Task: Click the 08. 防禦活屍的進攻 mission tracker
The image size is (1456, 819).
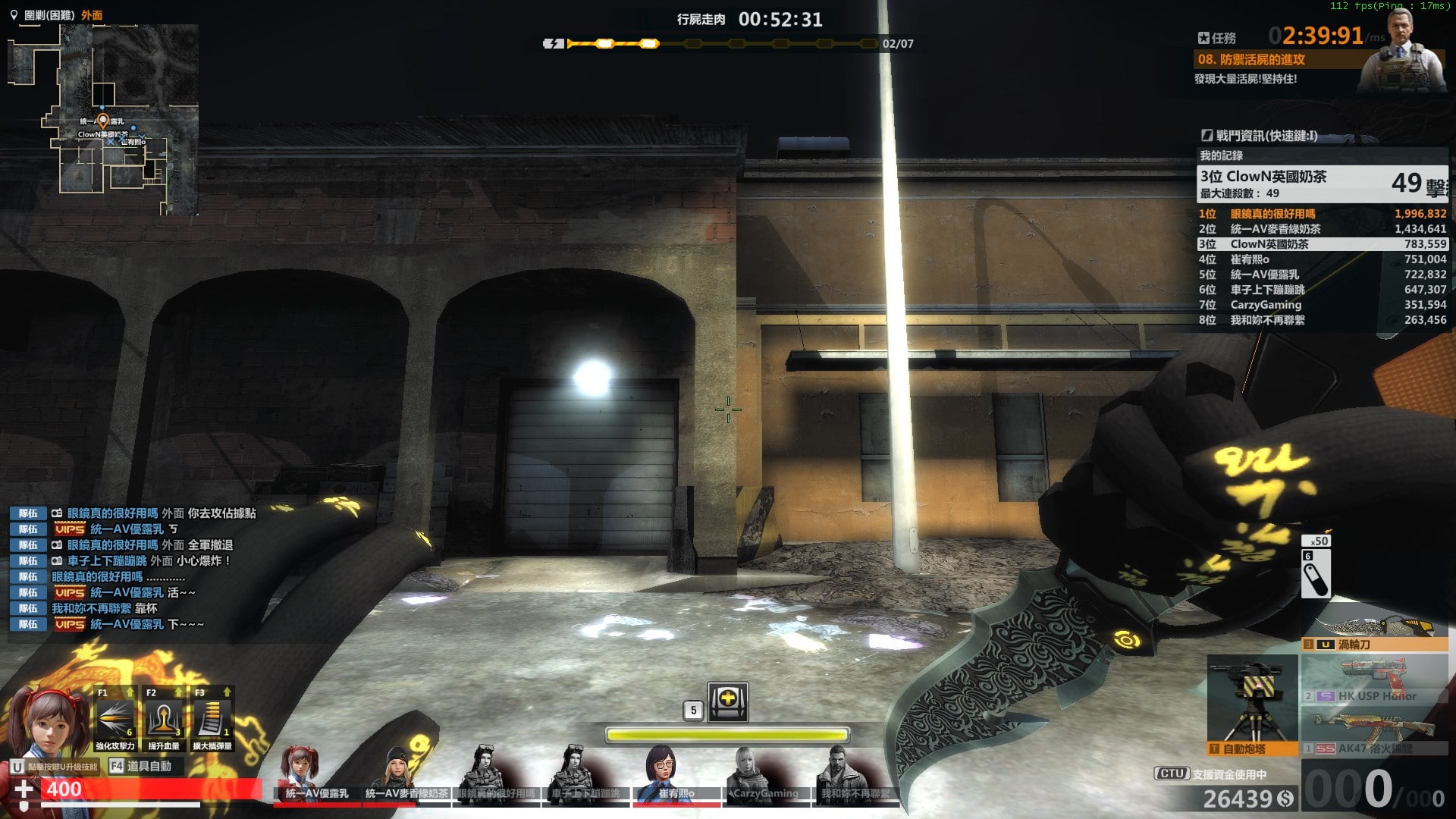Action: (x=1251, y=59)
